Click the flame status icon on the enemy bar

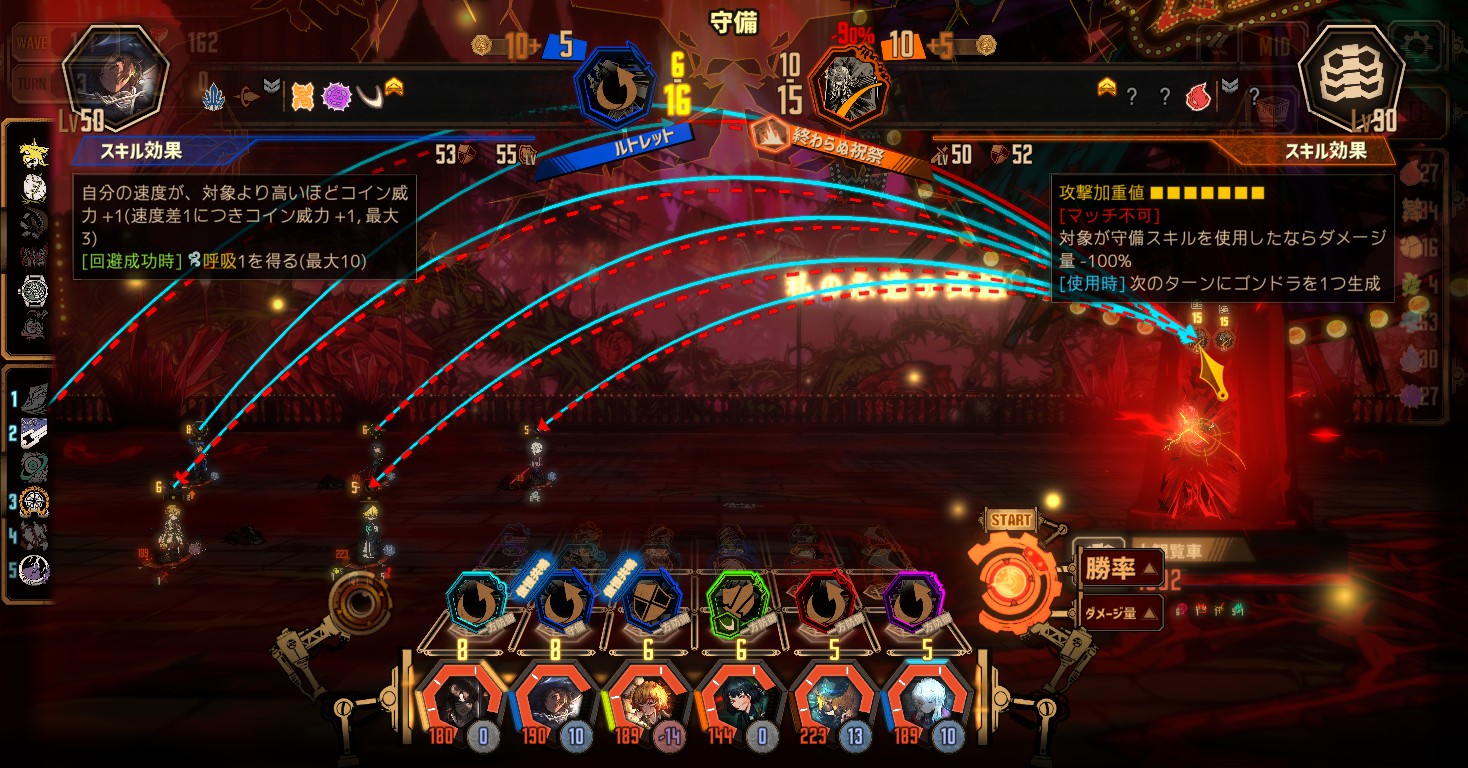tap(1197, 97)
